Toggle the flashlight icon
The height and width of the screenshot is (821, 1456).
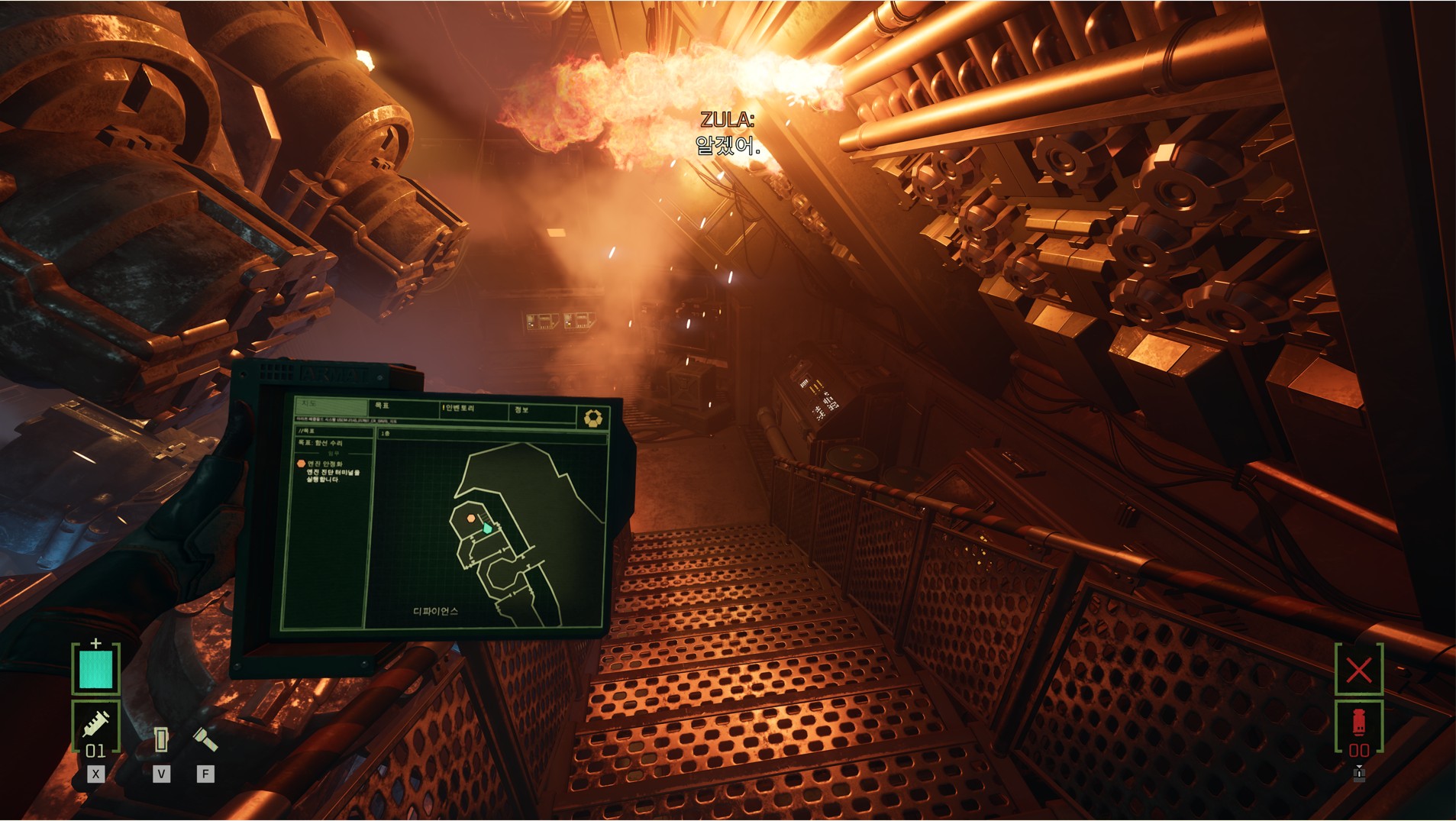[205, 739]
